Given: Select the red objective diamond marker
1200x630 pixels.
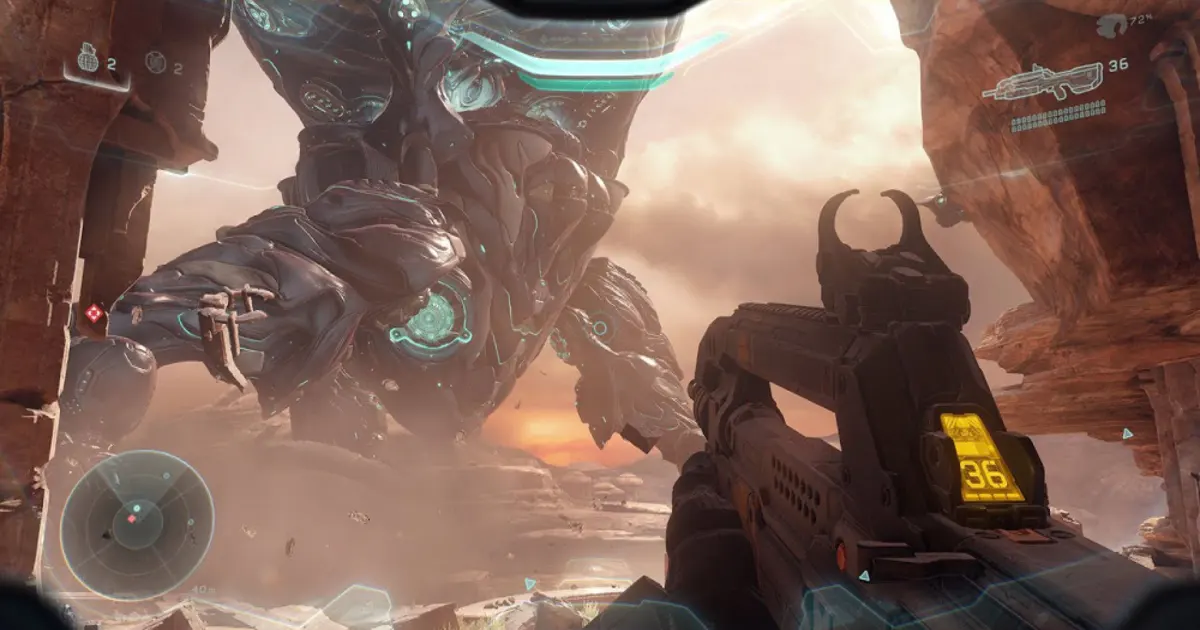Looking at the screenshot, I should click(94, 314).
